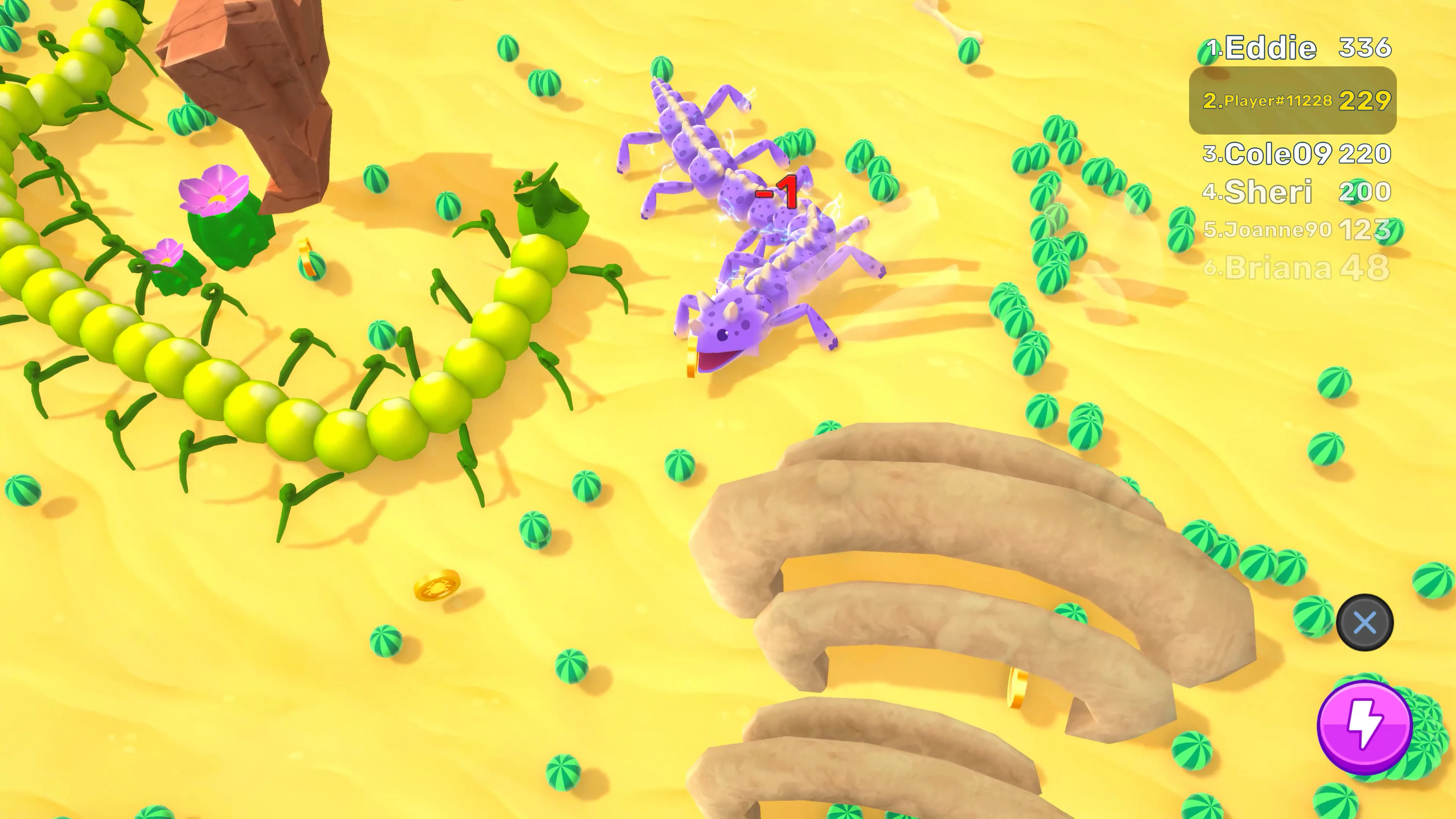This screenshot has height=819, width=1456.
Task: Click Sheri's score of 200
Action: click(x=1364, y=192)
